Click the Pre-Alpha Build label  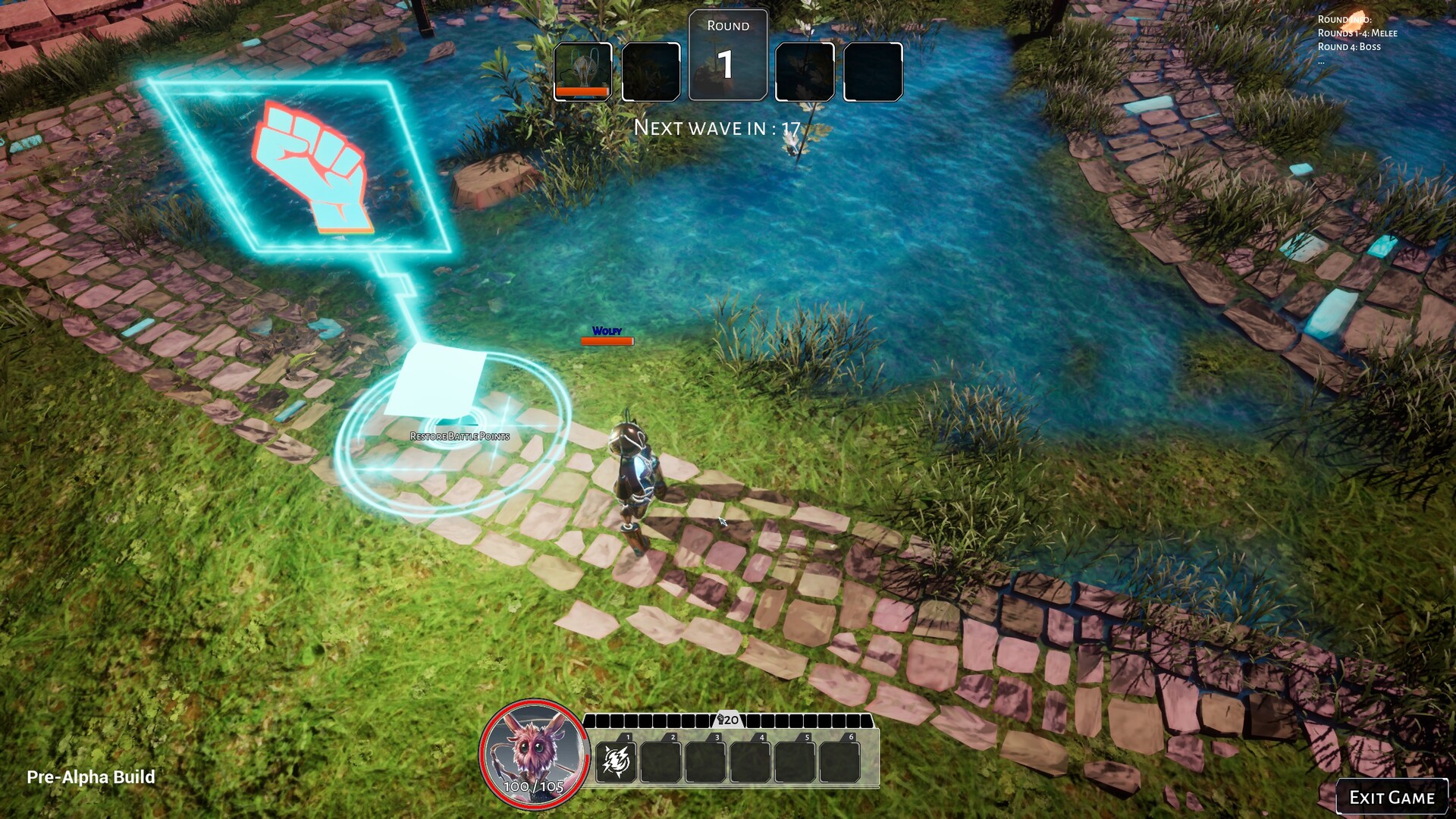click(91, 777)
